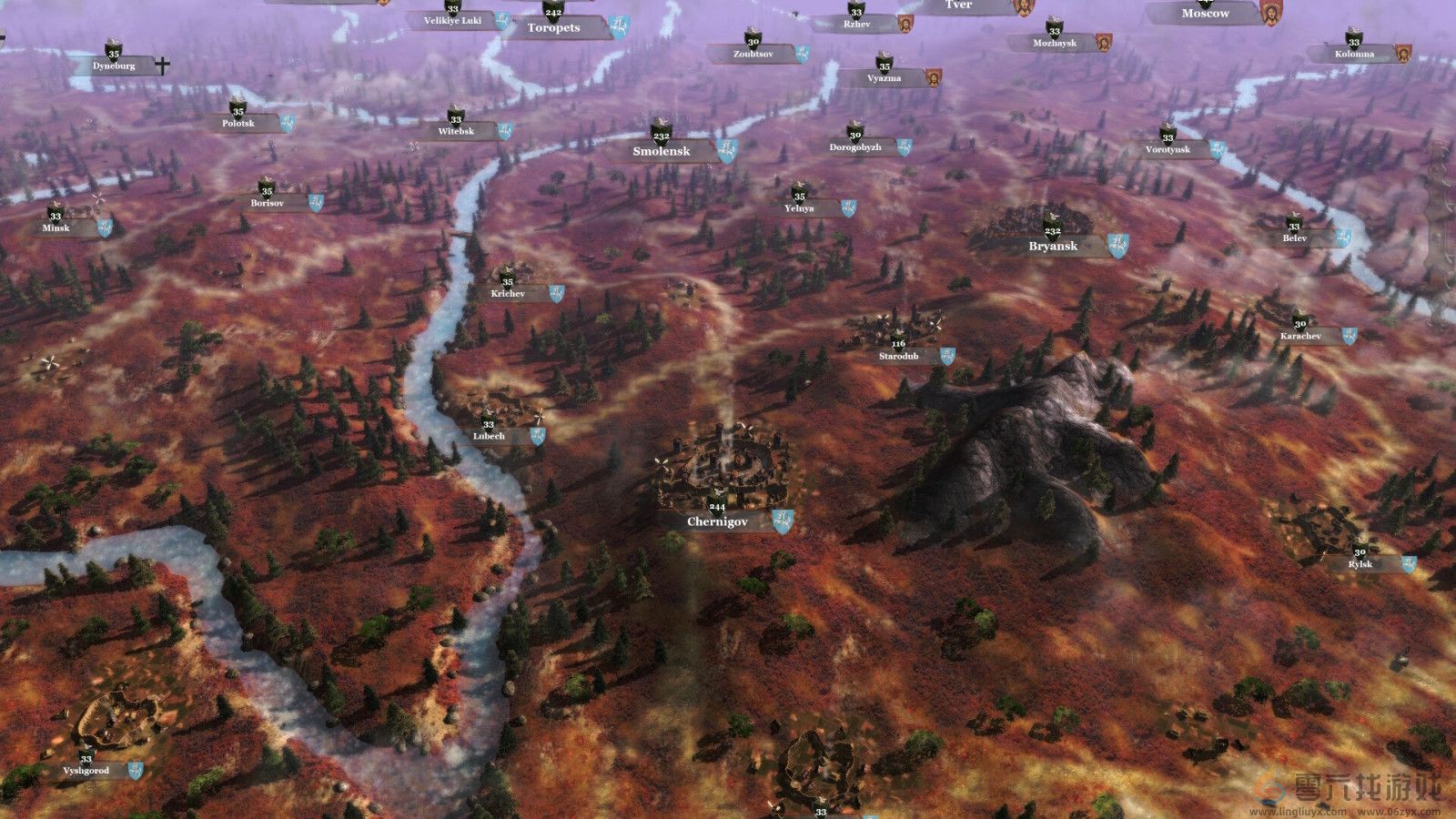Click the Witebsk town banner
1456x819 pixels.
[456, 132]
